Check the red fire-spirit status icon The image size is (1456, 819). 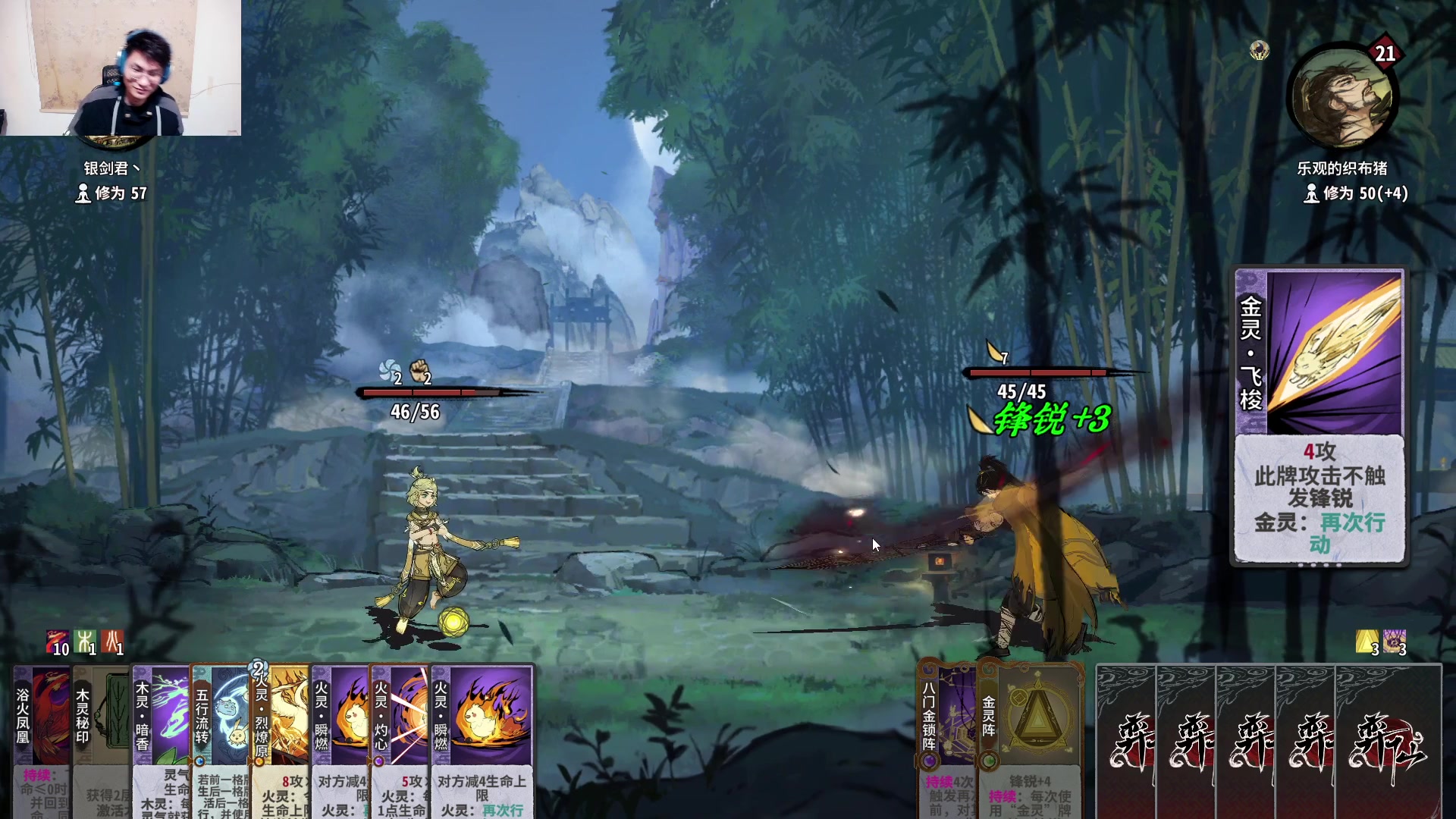click(x=113, y=642)
